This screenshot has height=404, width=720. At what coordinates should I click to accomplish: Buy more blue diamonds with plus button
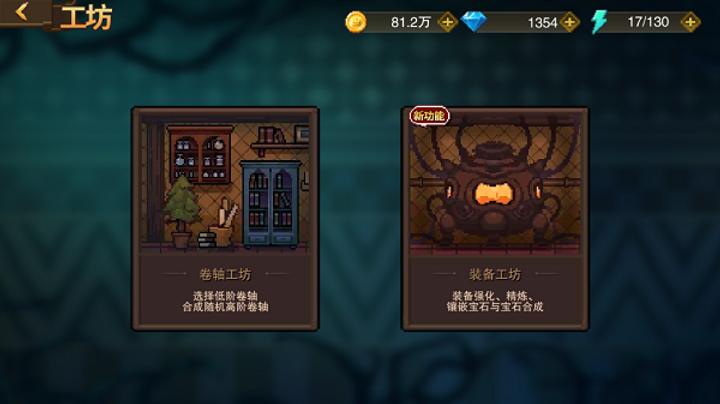pos(570,22)
